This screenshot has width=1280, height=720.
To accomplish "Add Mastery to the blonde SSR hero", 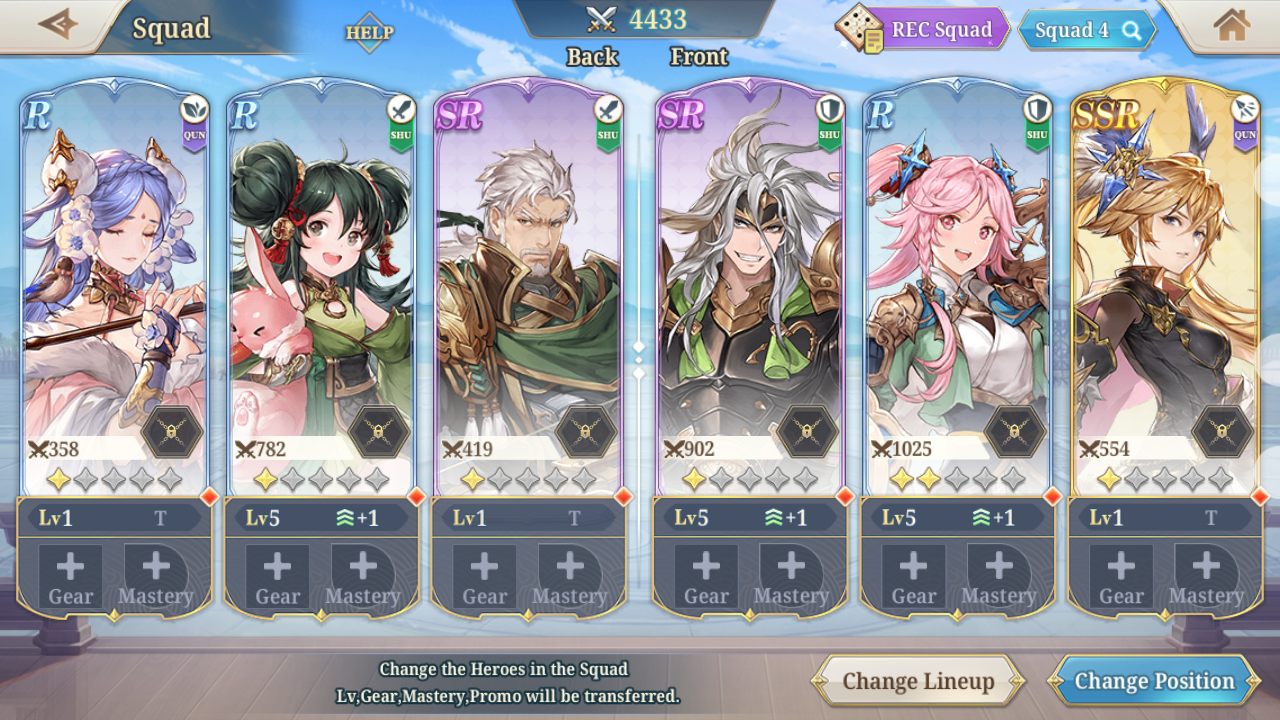I will 1206,576.
